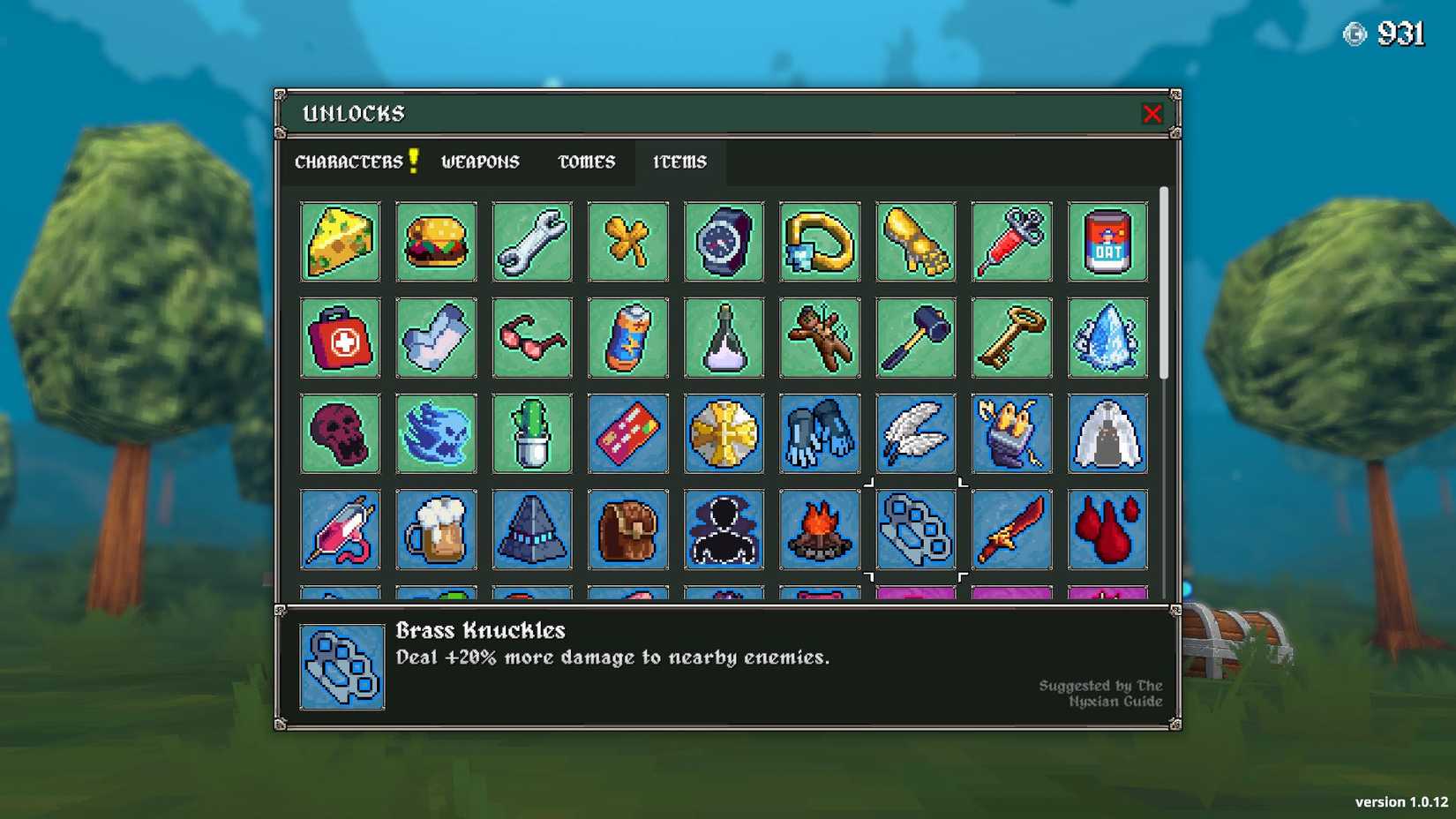
Task: Select the red skull item
Action: 341,433
